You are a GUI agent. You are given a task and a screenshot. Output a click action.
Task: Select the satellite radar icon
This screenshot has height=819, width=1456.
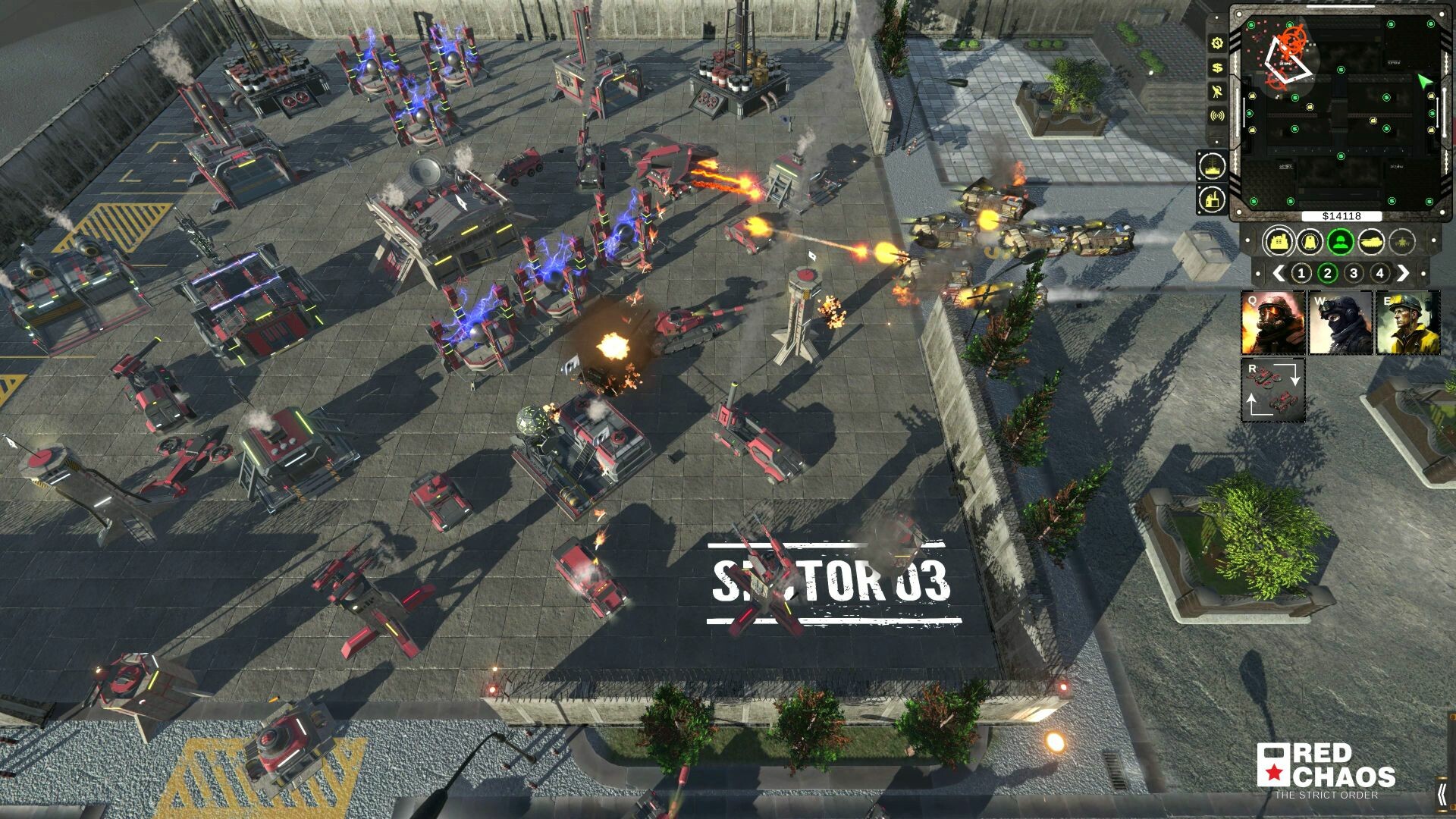coord(1218,90)
